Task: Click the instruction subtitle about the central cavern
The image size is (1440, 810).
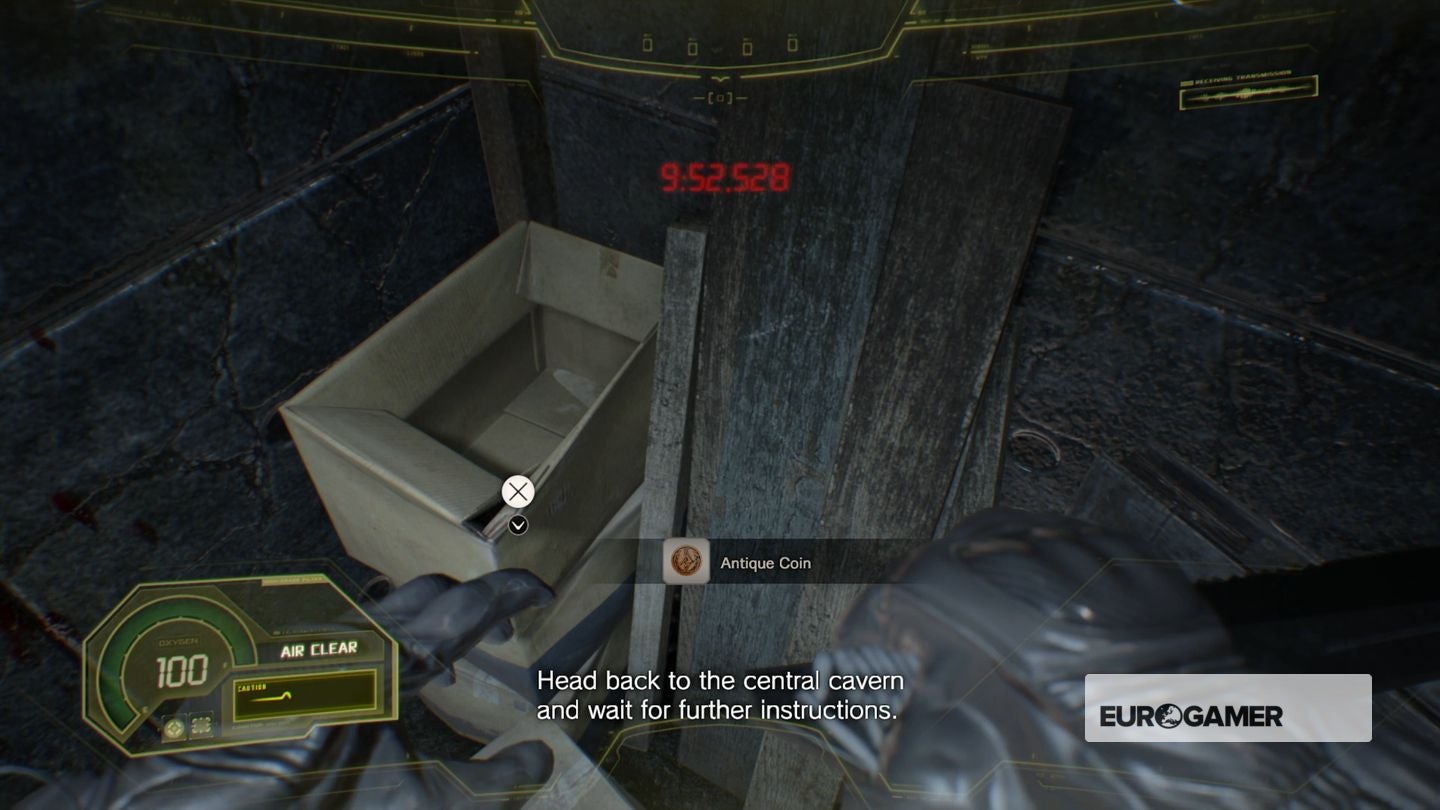Action: coord(720,697)
